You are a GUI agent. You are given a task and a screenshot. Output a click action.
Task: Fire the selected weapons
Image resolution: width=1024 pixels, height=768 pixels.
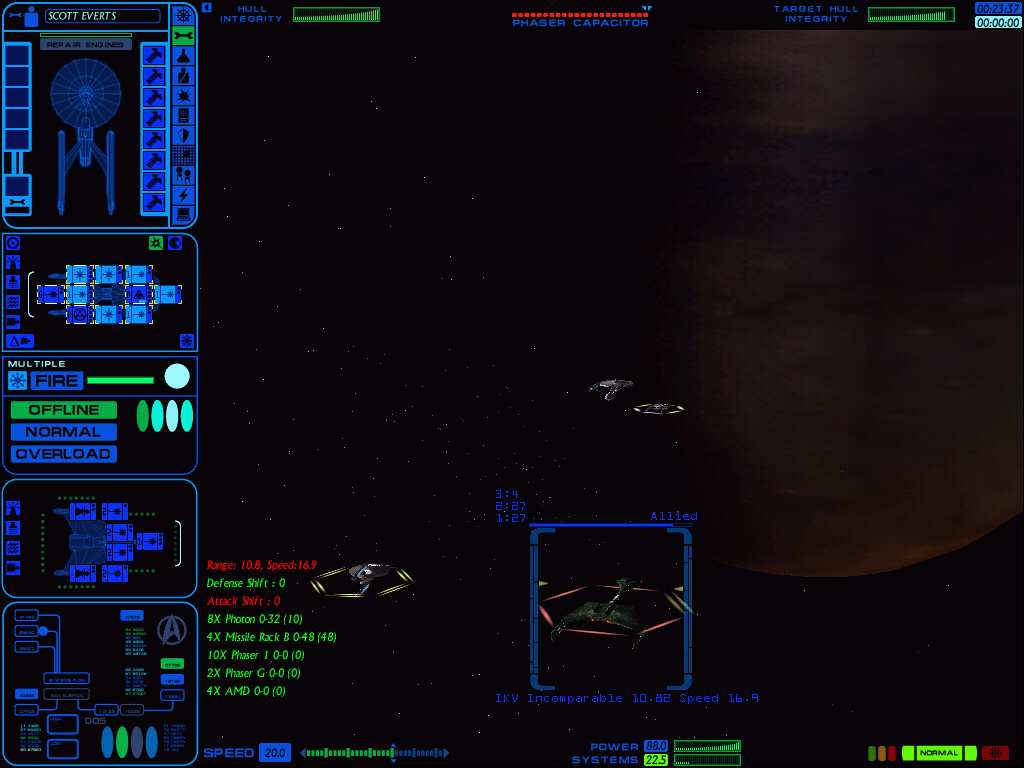tap(56, 380)
